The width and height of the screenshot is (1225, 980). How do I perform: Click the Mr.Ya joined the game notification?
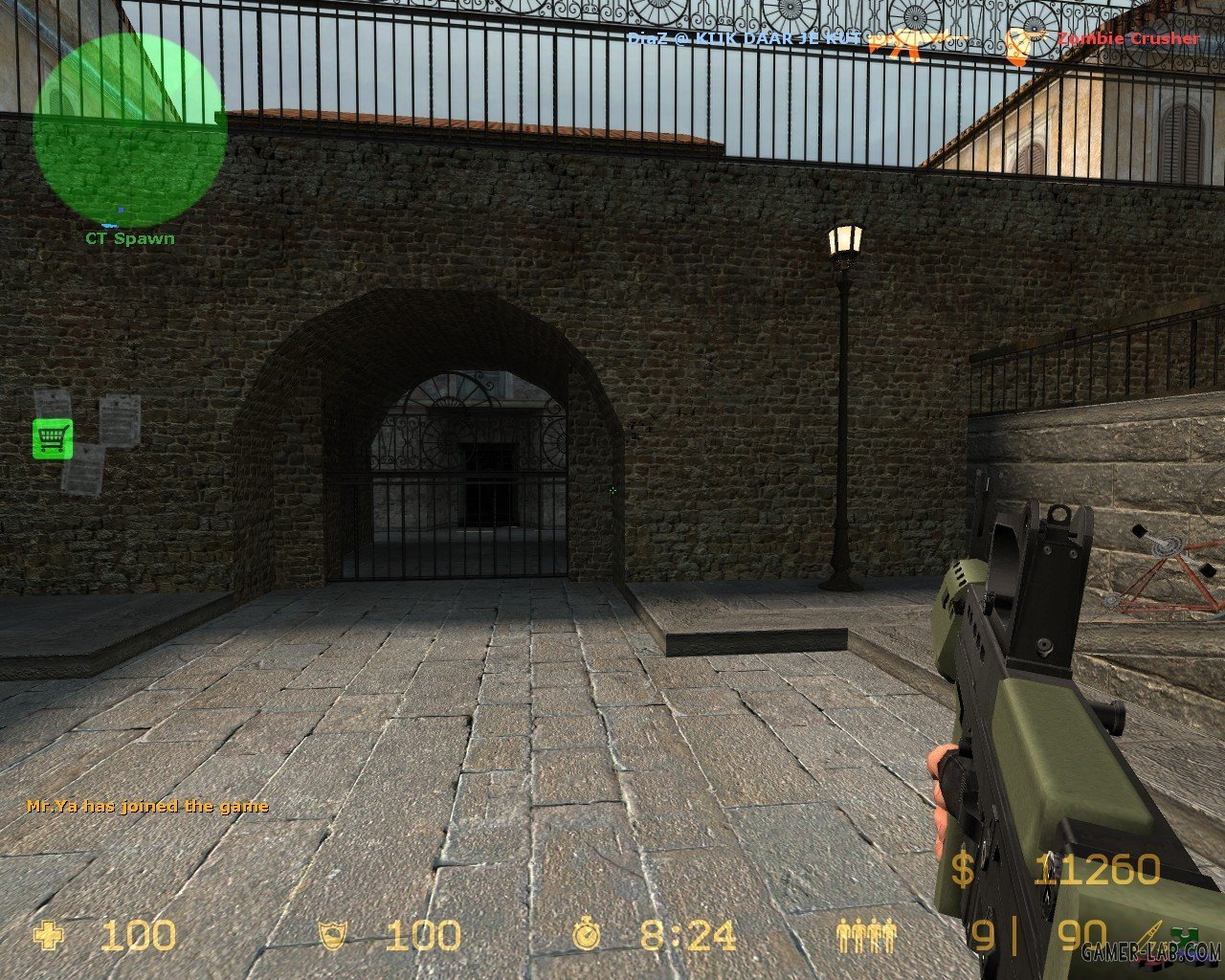148,806
